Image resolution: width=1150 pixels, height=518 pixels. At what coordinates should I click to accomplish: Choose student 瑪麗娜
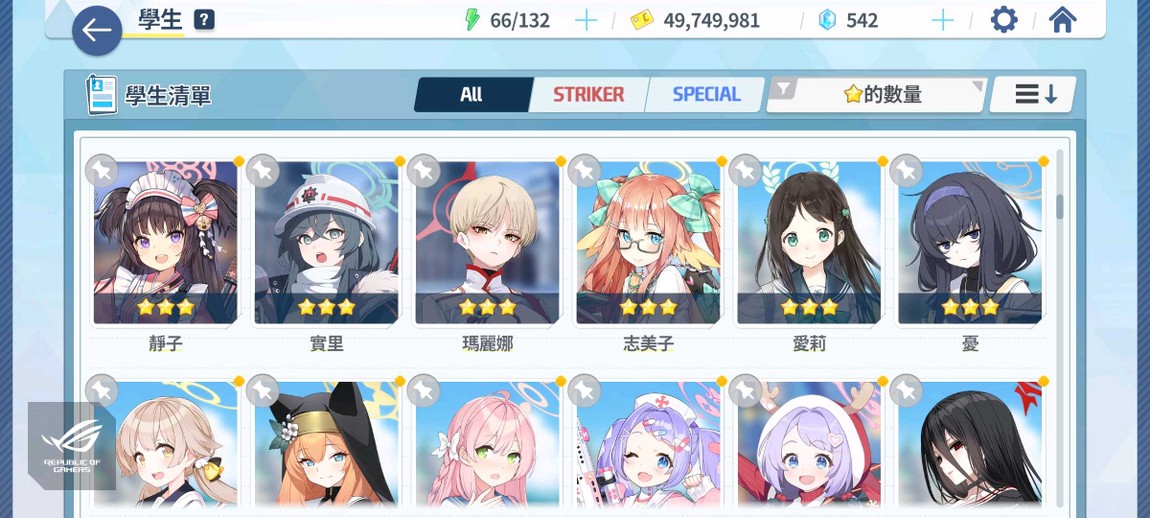[487, 242]
